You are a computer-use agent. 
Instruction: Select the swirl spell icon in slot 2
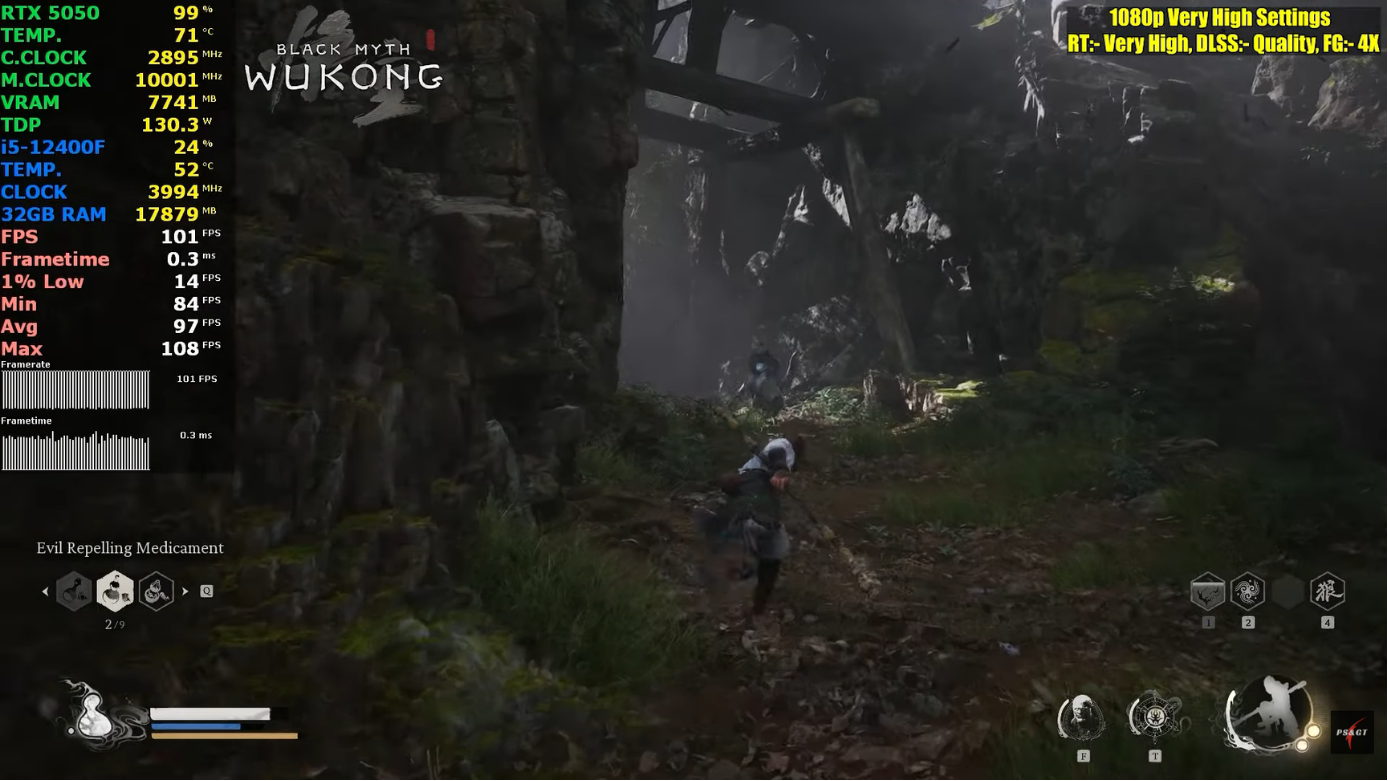(x=1247, y=592)
